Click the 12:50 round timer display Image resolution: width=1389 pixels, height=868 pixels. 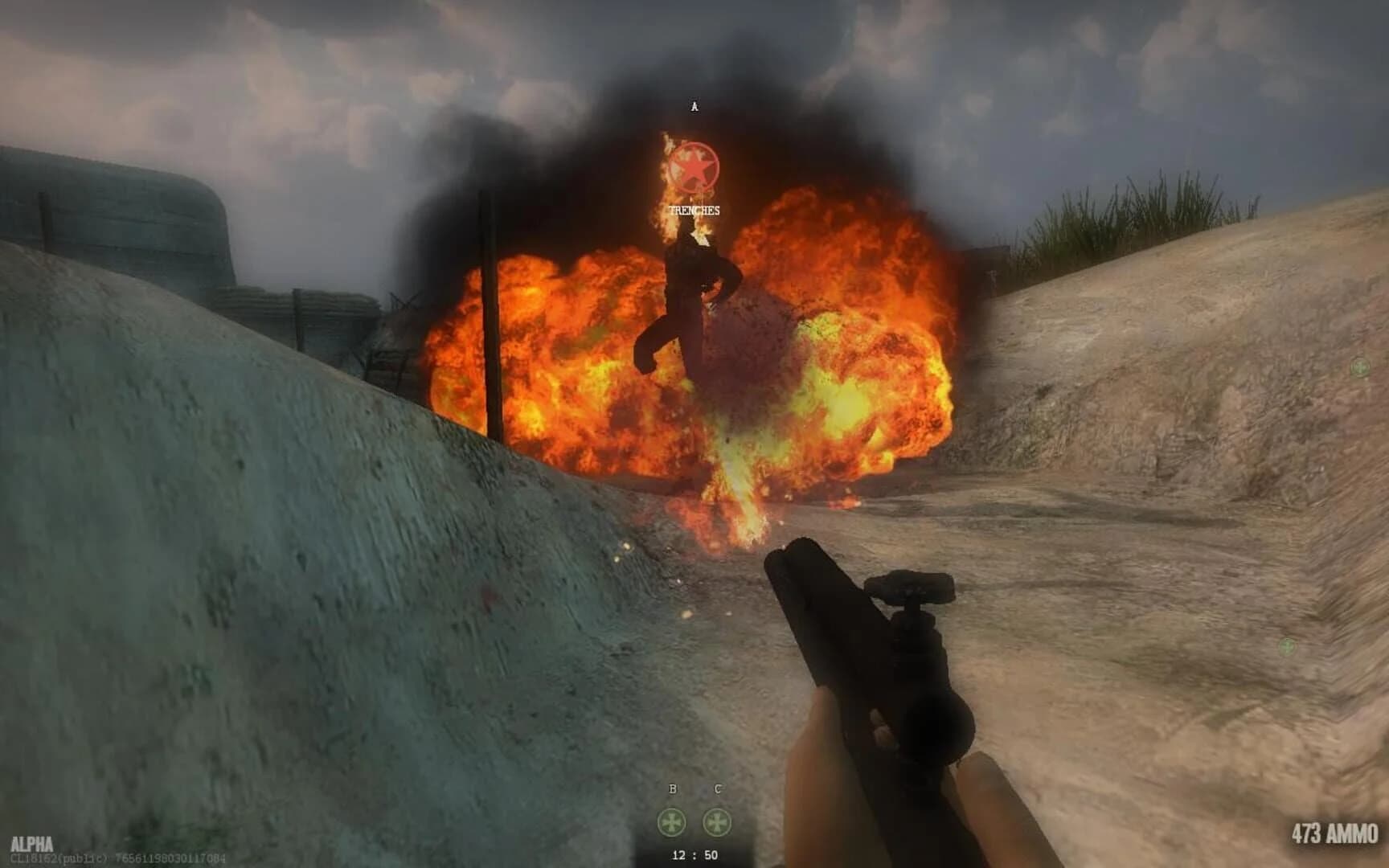tap(693, 854)
